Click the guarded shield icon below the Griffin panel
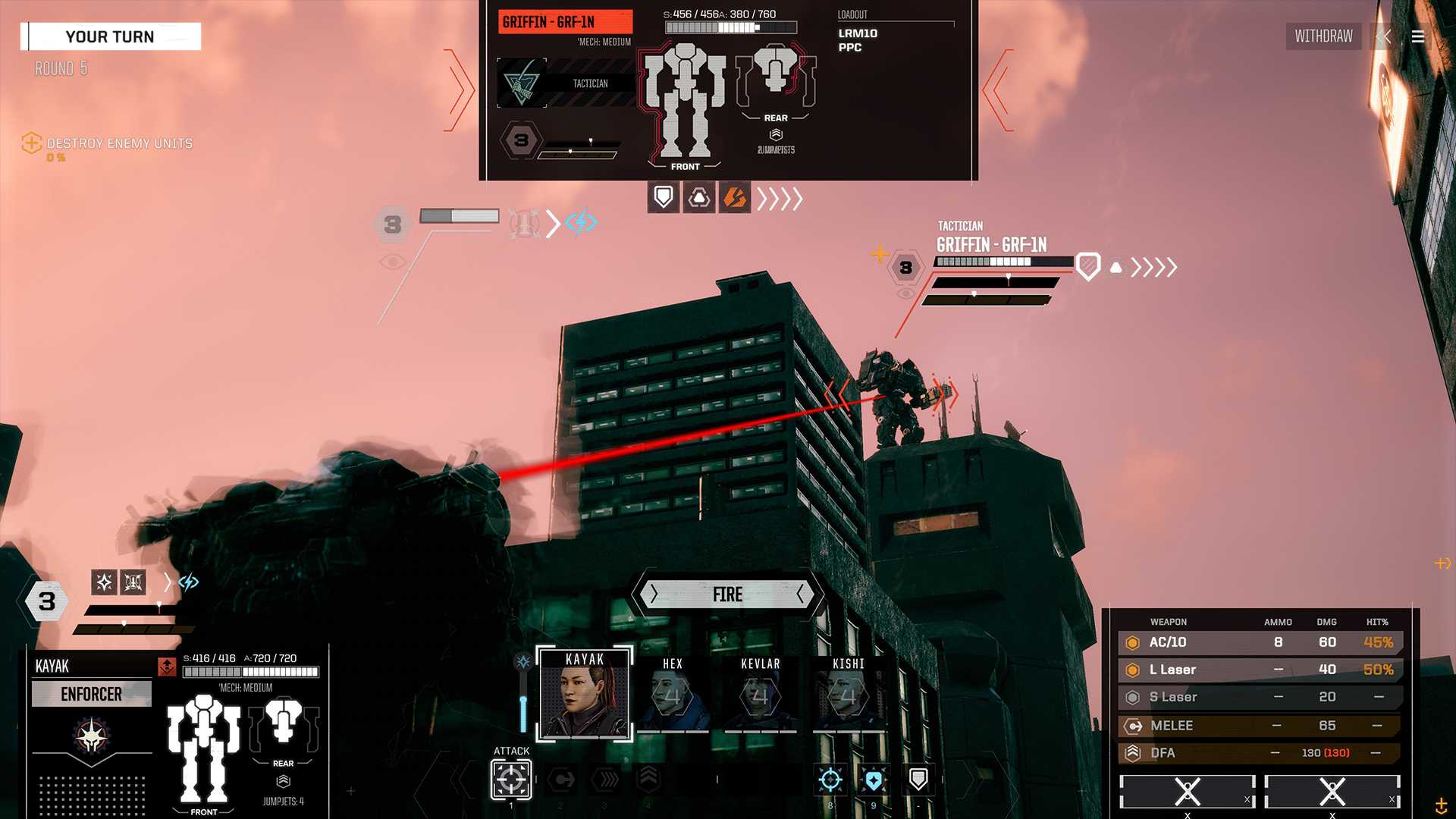 click(x=663, y=197)
